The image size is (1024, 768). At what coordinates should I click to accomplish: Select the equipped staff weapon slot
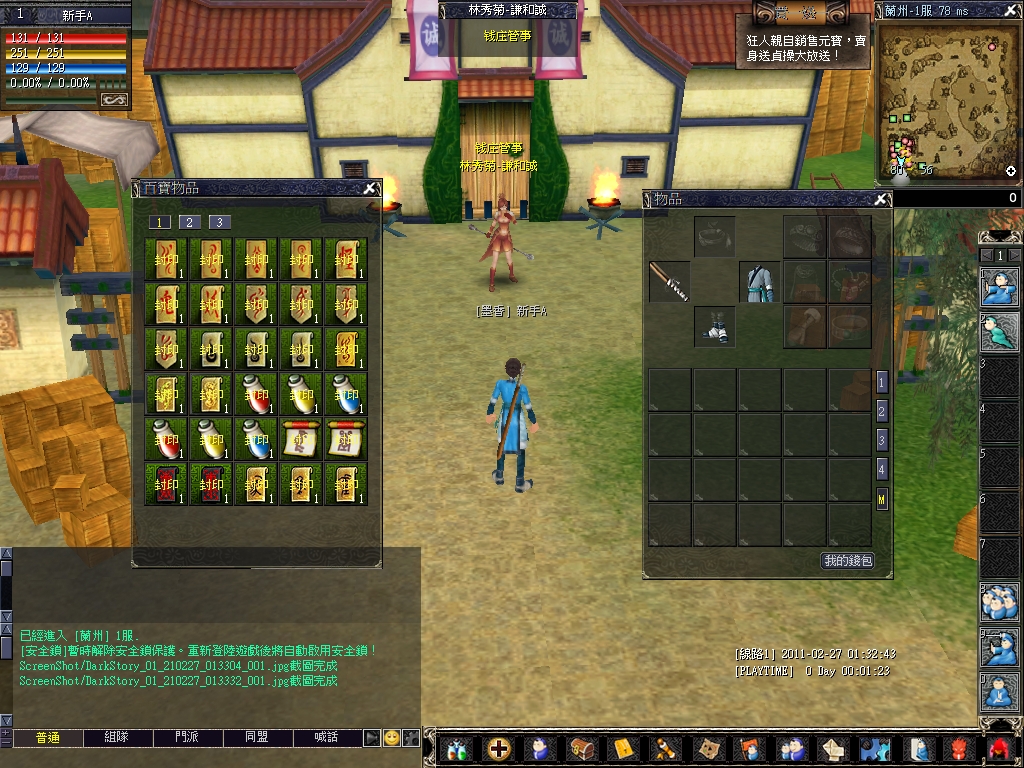click(x=669, y=281)
